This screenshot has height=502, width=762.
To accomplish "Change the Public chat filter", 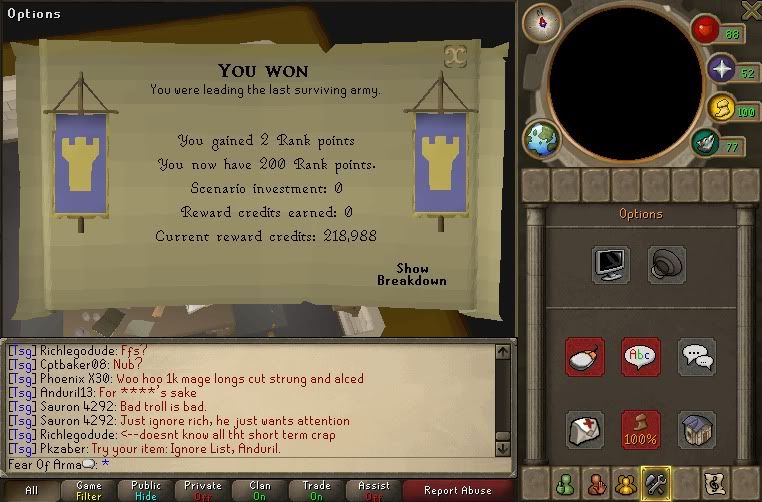I will (146, 490).
